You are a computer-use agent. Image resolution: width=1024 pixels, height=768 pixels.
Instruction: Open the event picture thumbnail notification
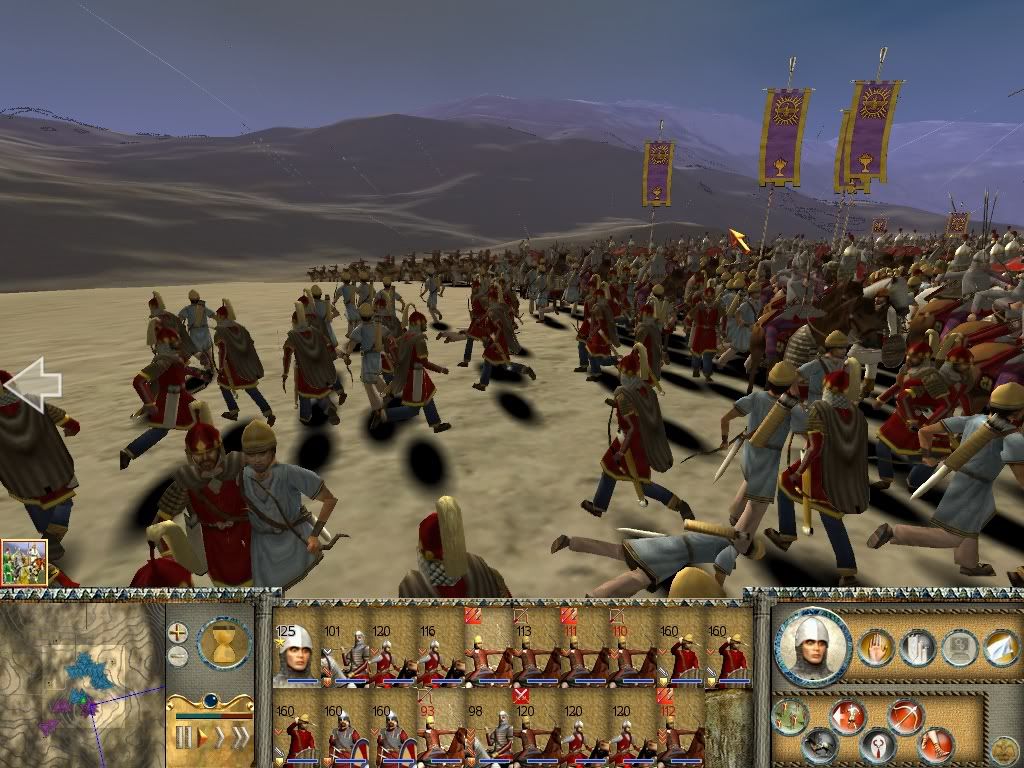pyautogui.click(x=24, y=562)
